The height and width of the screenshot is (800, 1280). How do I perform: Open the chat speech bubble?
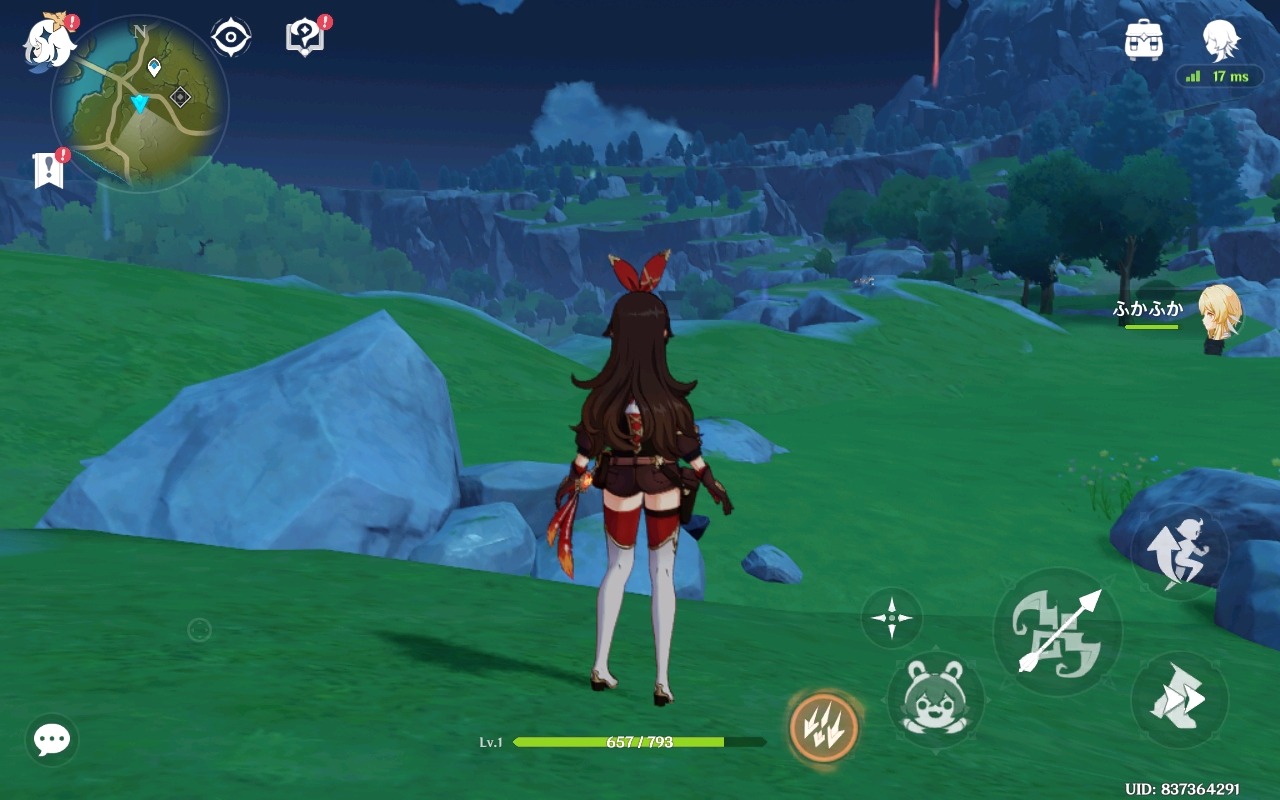point(52,740)
